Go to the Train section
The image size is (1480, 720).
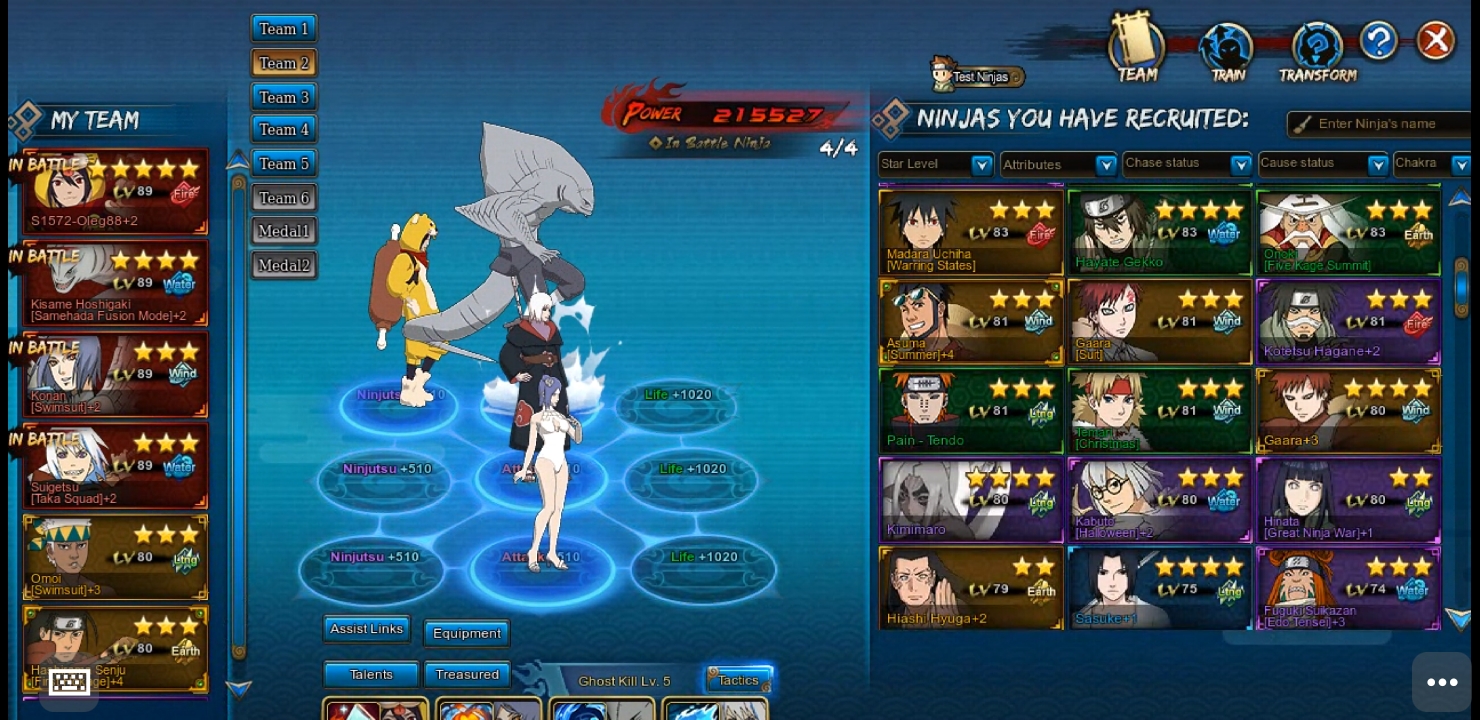tap(1227, 52)
